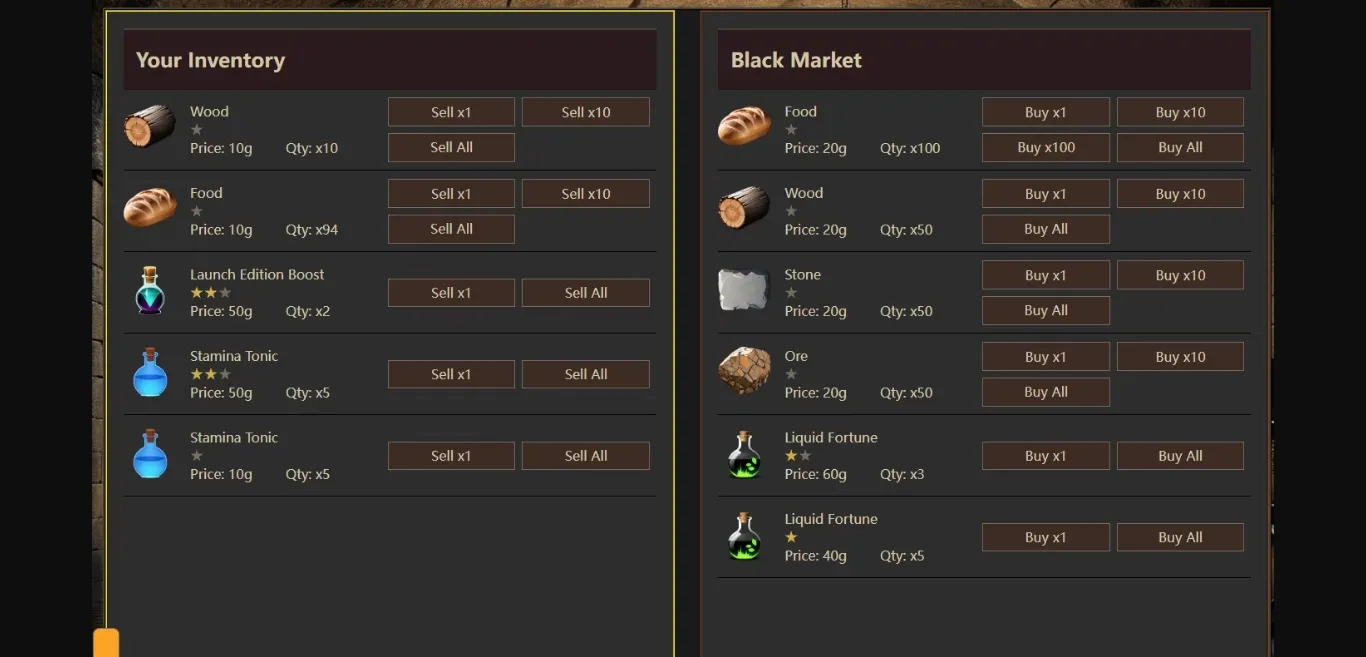Sell ten Food from your inventory

point(585,194)
